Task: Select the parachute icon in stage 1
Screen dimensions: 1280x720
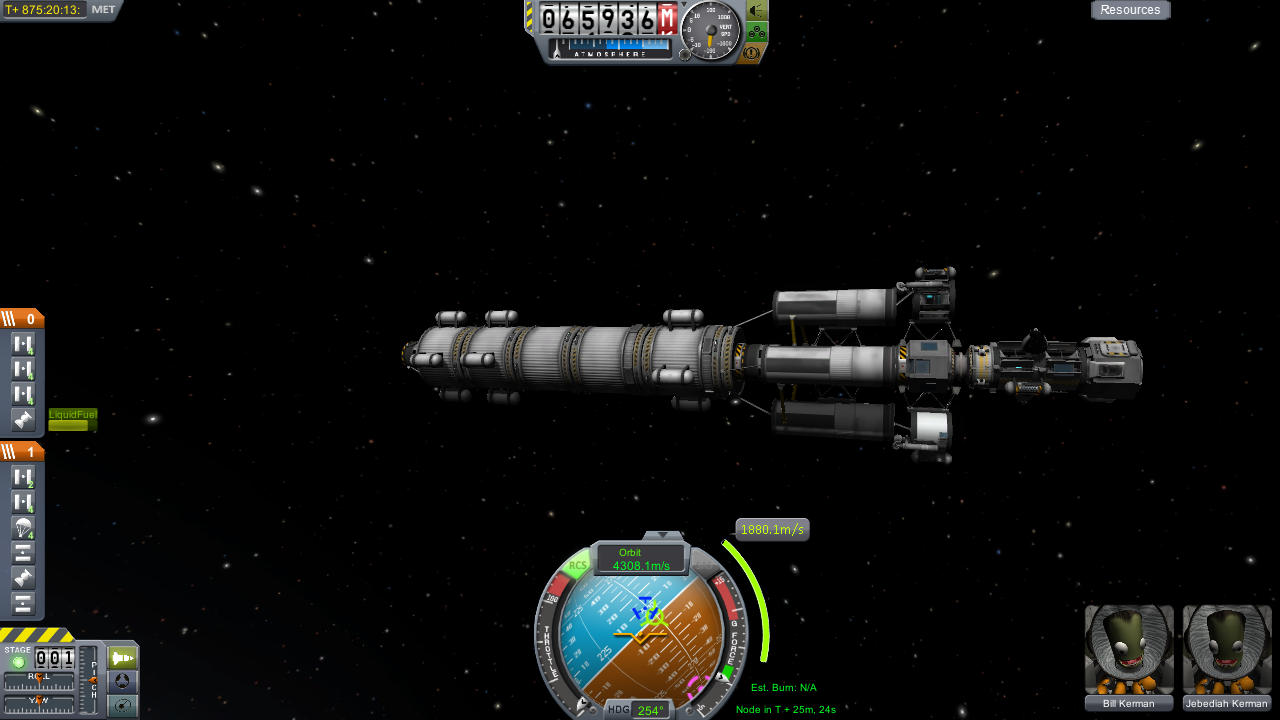Action: point(24,528)
